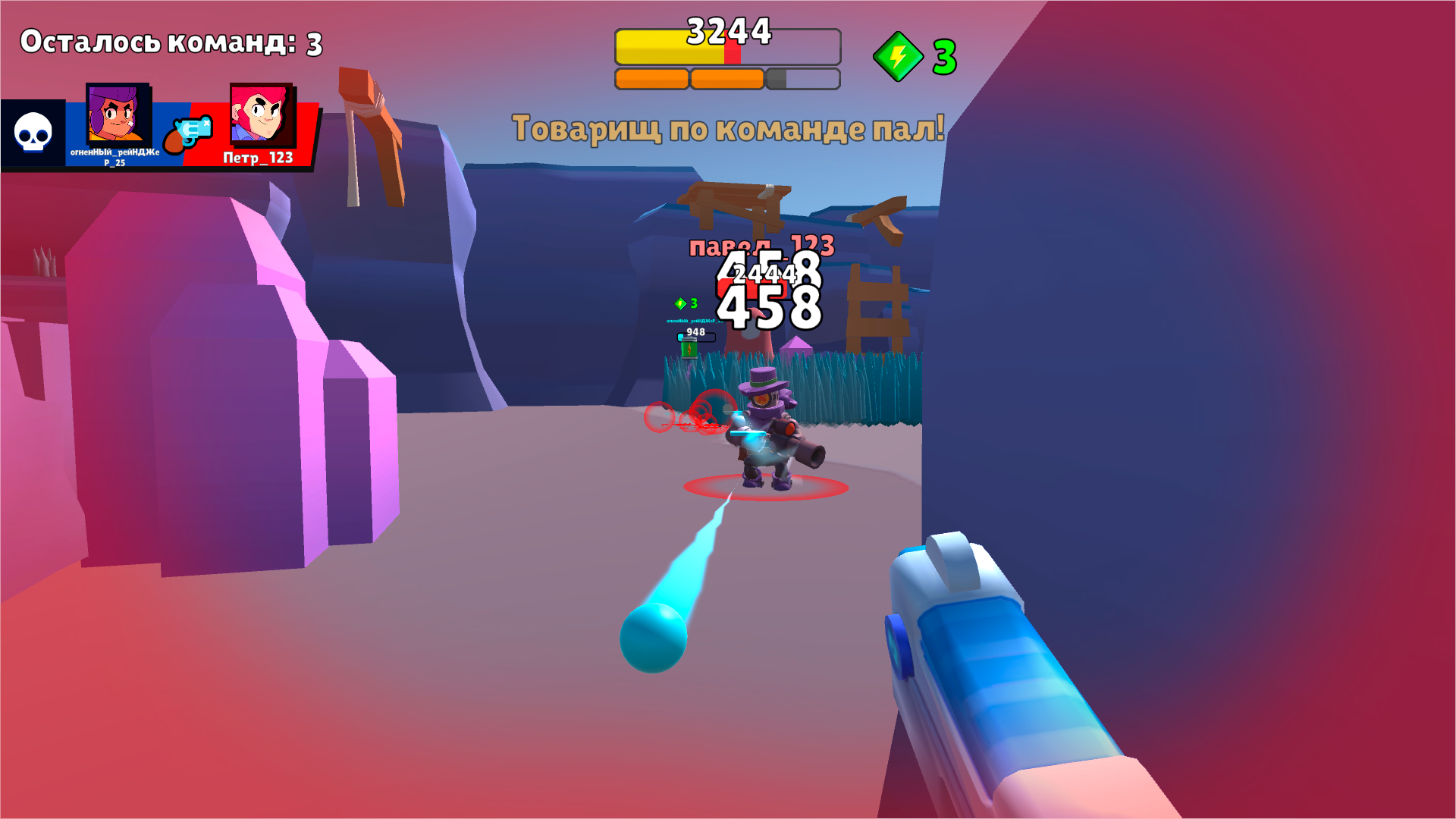1456x819 pixels.
Task: Click the enemy health indicator reading 948
Action: (x=696, y=333)
